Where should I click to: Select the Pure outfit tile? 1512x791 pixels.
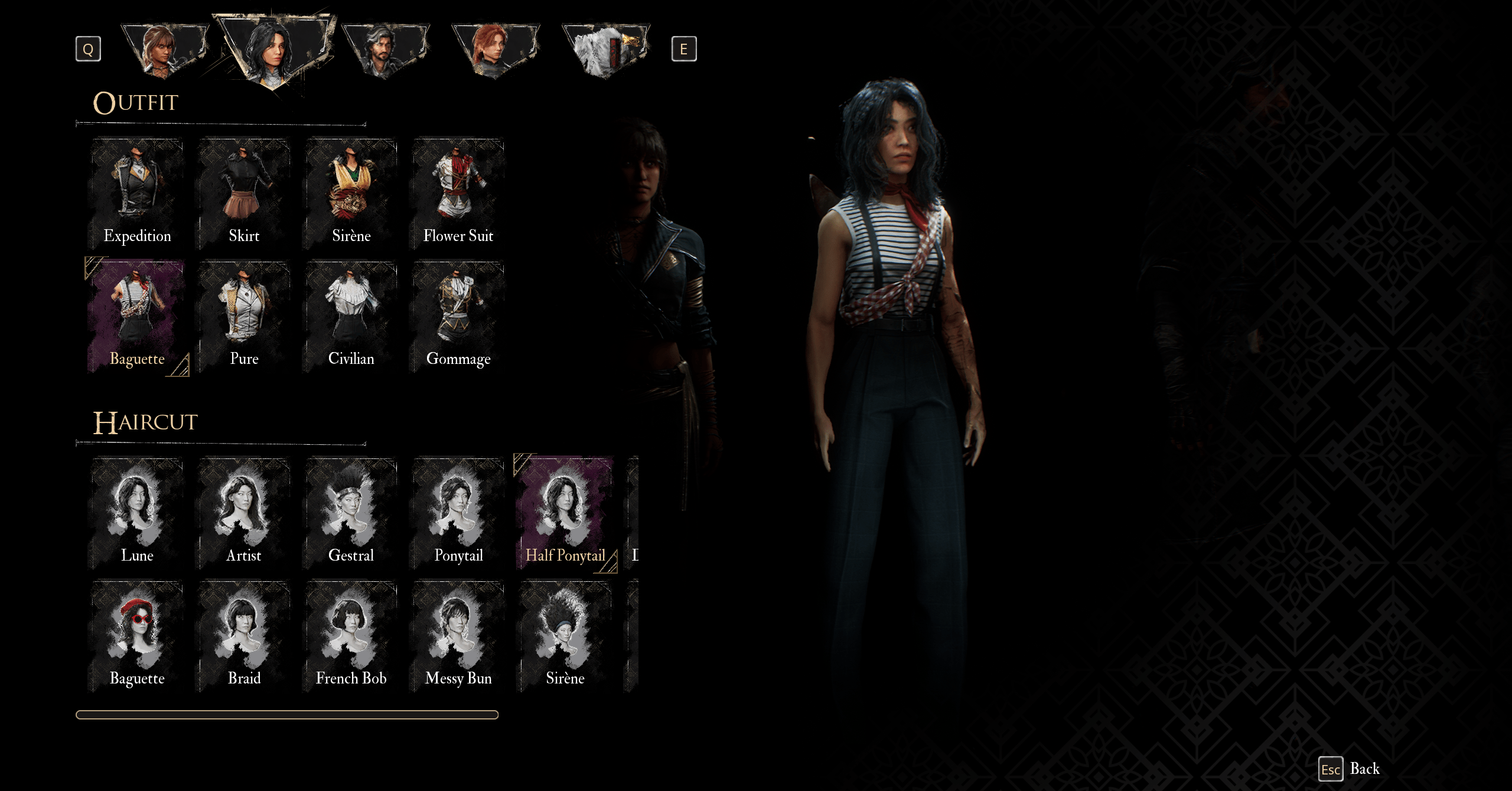tap(244, 316)
